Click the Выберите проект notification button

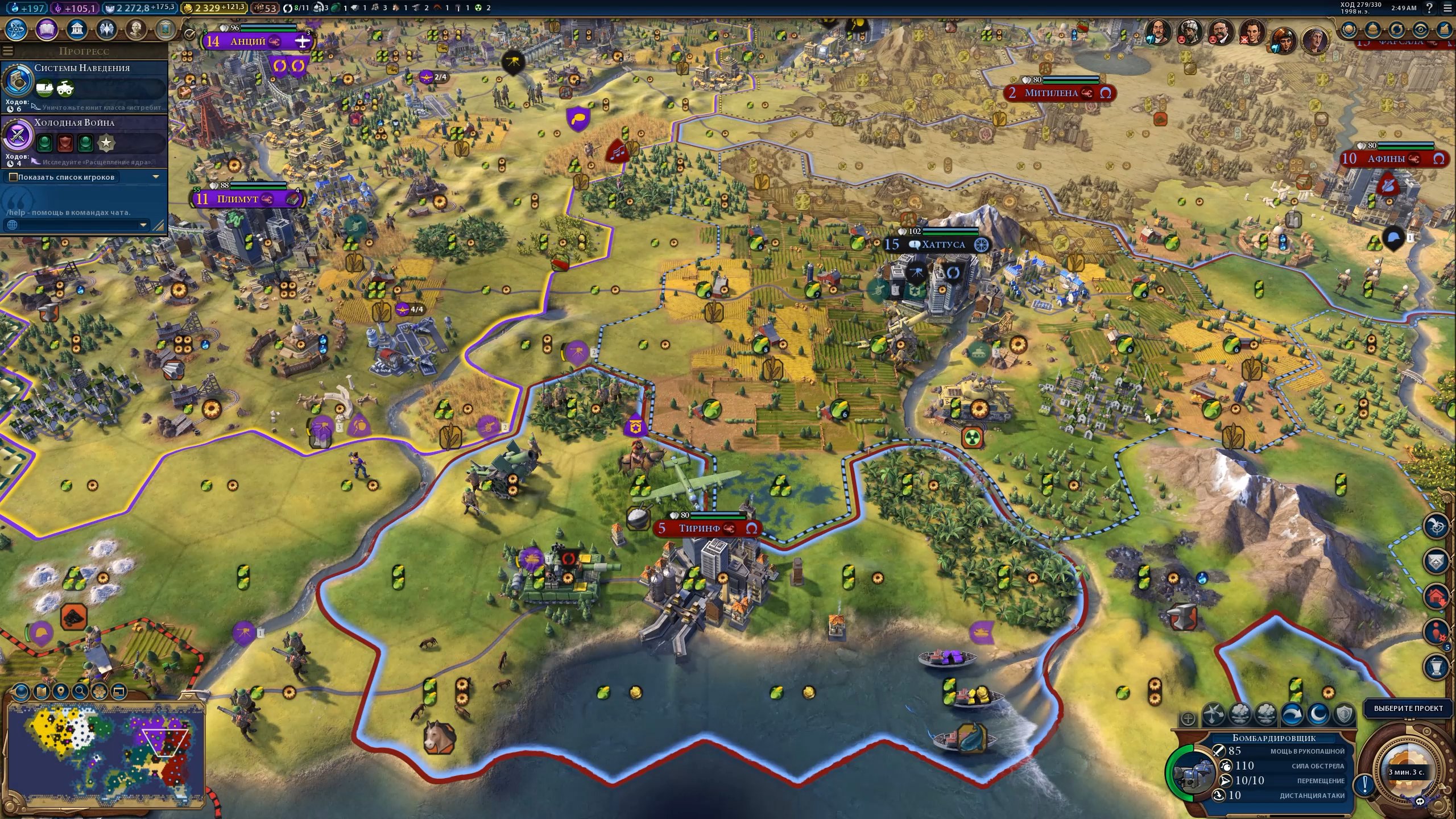coord(1408,708)
